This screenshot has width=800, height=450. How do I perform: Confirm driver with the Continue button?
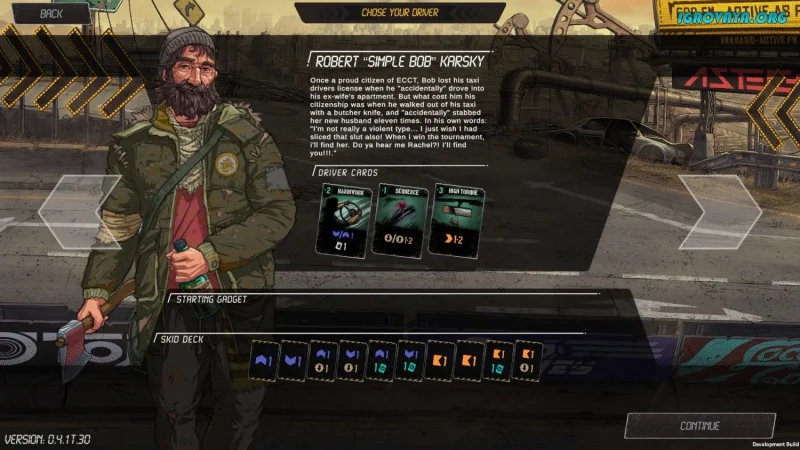point(699,426)
